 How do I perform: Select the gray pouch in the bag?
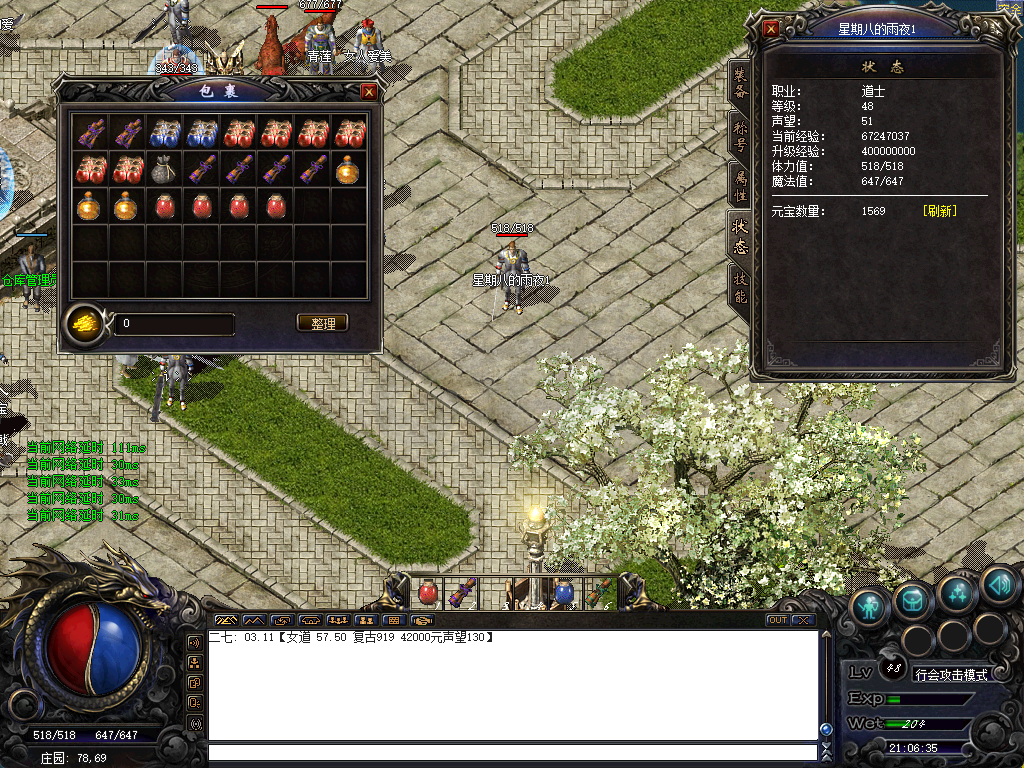coord(164,169)
